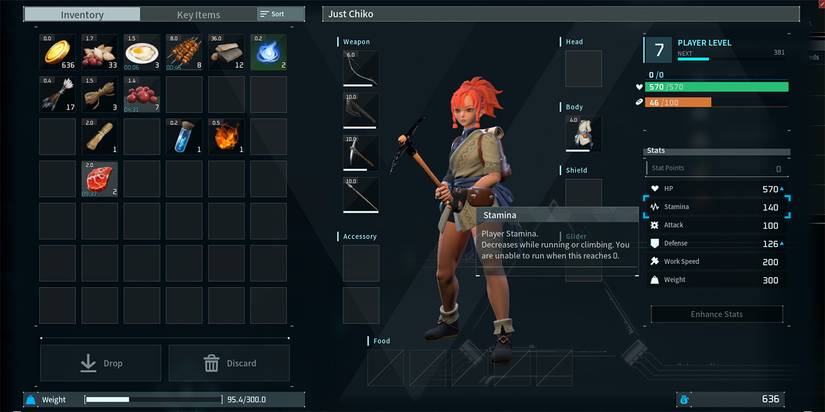Switch to the Key Items tab
825x412 pixels.
coord(198,15)
